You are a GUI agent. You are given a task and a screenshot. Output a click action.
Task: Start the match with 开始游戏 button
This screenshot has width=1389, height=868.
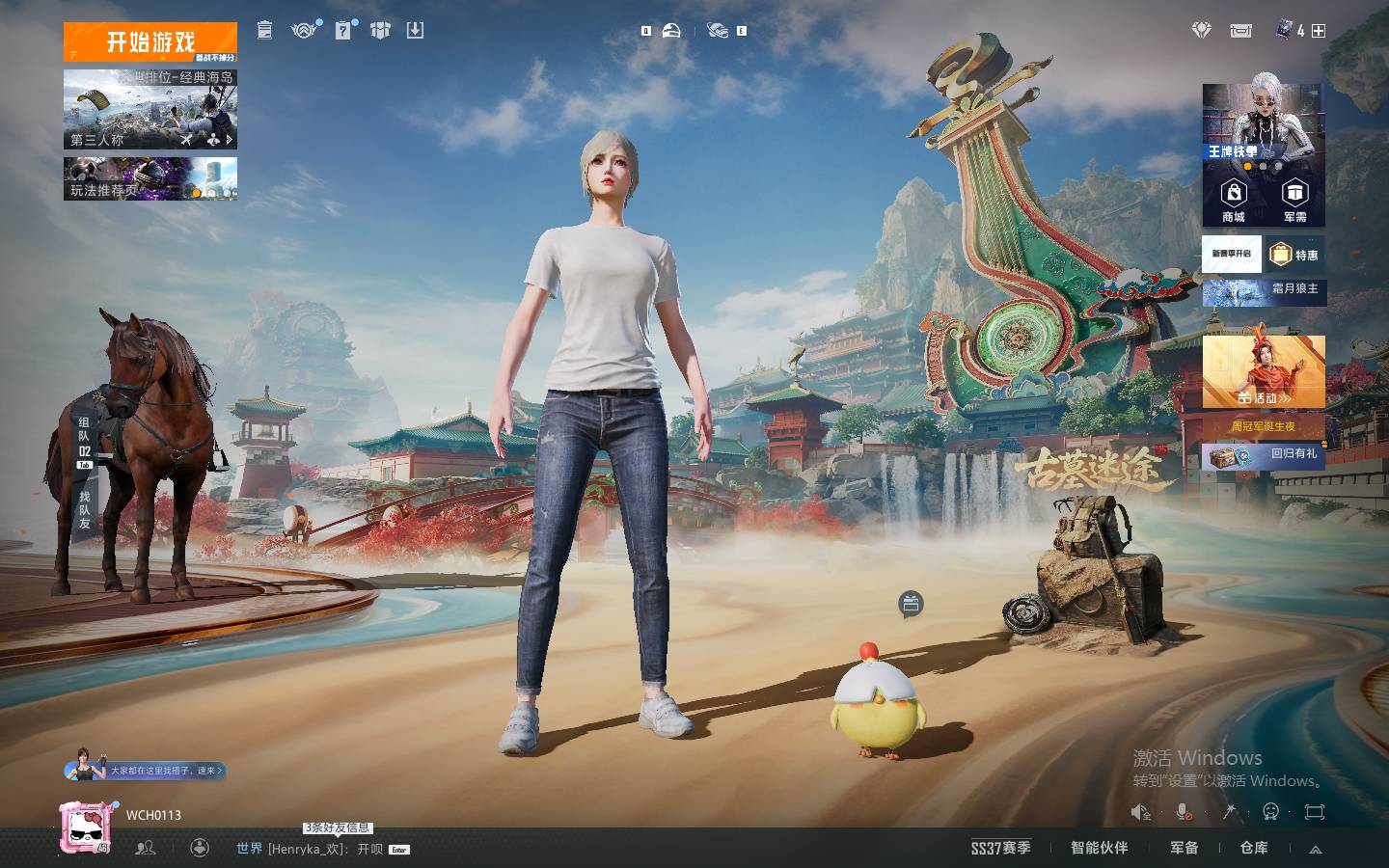(x=150, y=41)
